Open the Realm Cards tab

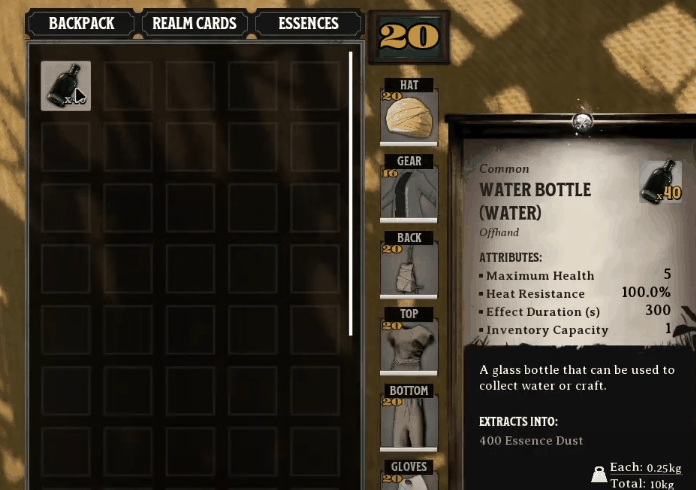click(194, 23)
